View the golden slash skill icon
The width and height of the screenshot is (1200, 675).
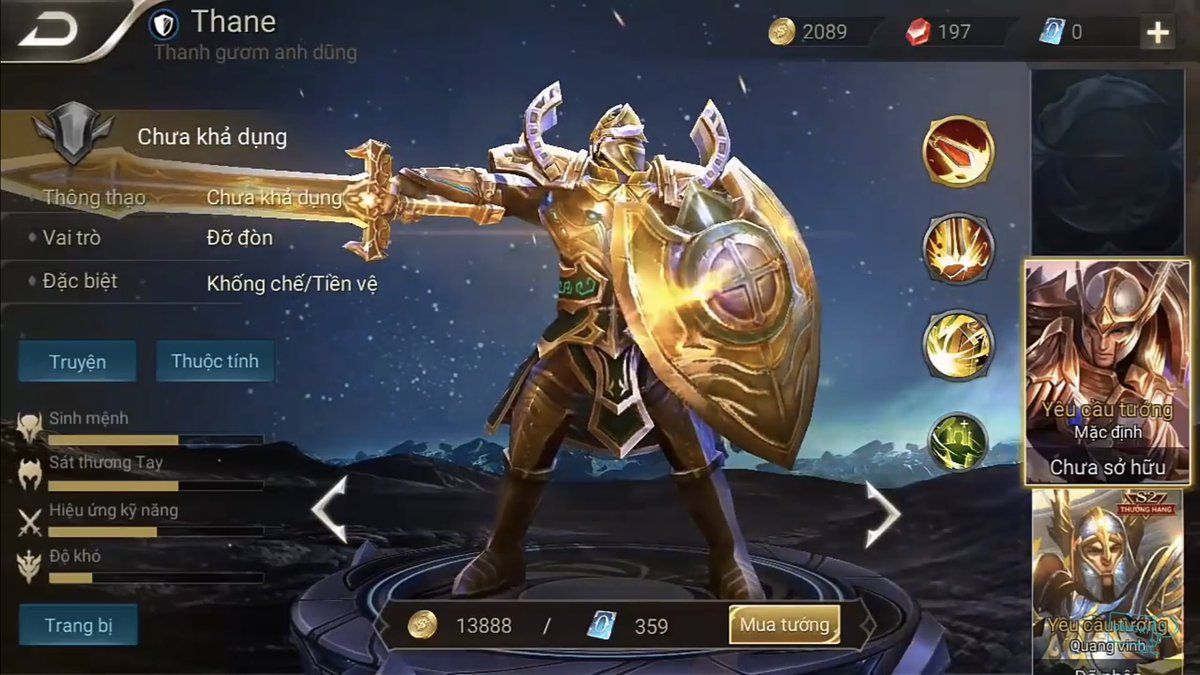coord(957,345)
